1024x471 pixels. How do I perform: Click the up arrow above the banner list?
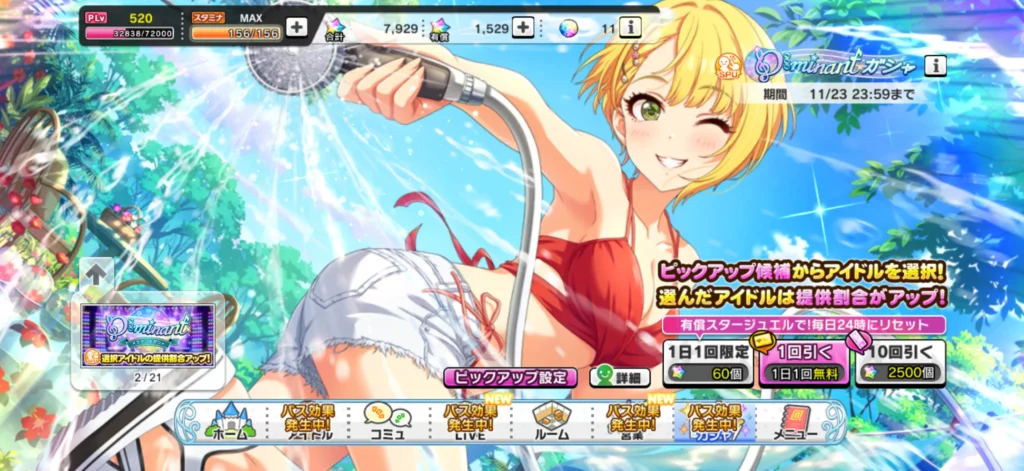tap(98, 272)
